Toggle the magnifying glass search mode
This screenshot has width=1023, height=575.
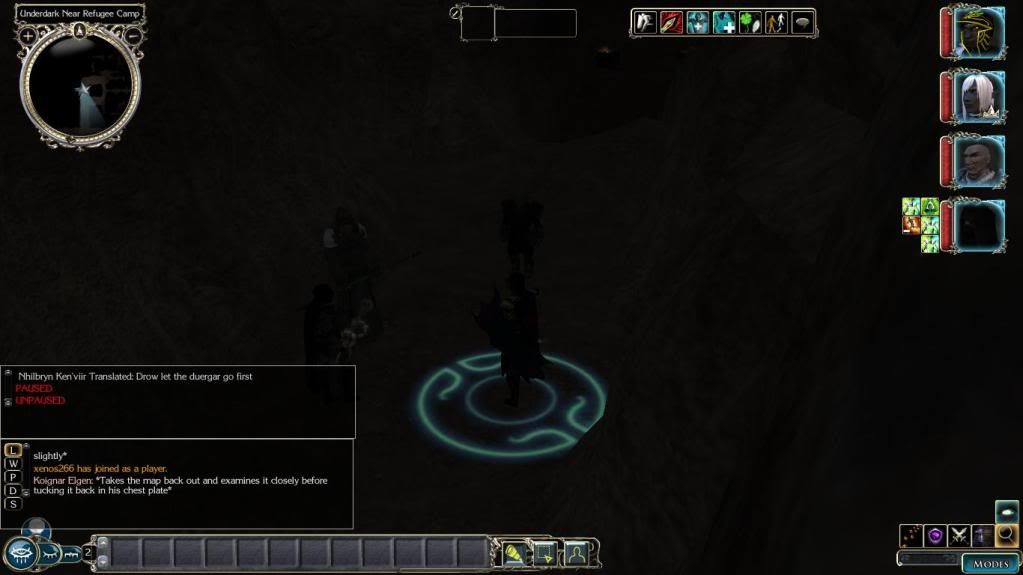point(1006,536)
